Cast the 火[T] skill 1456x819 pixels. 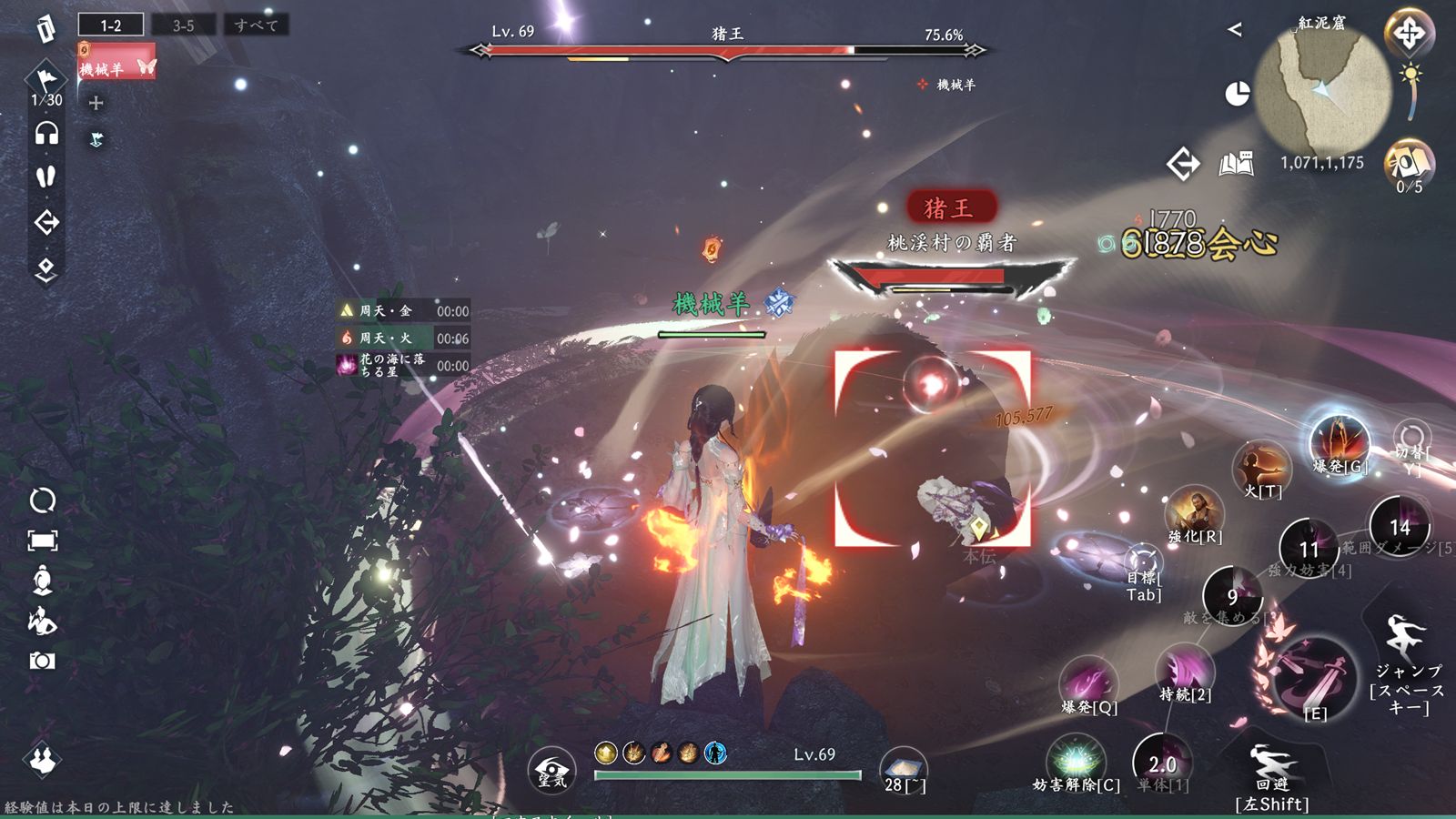coord(1262,467)
